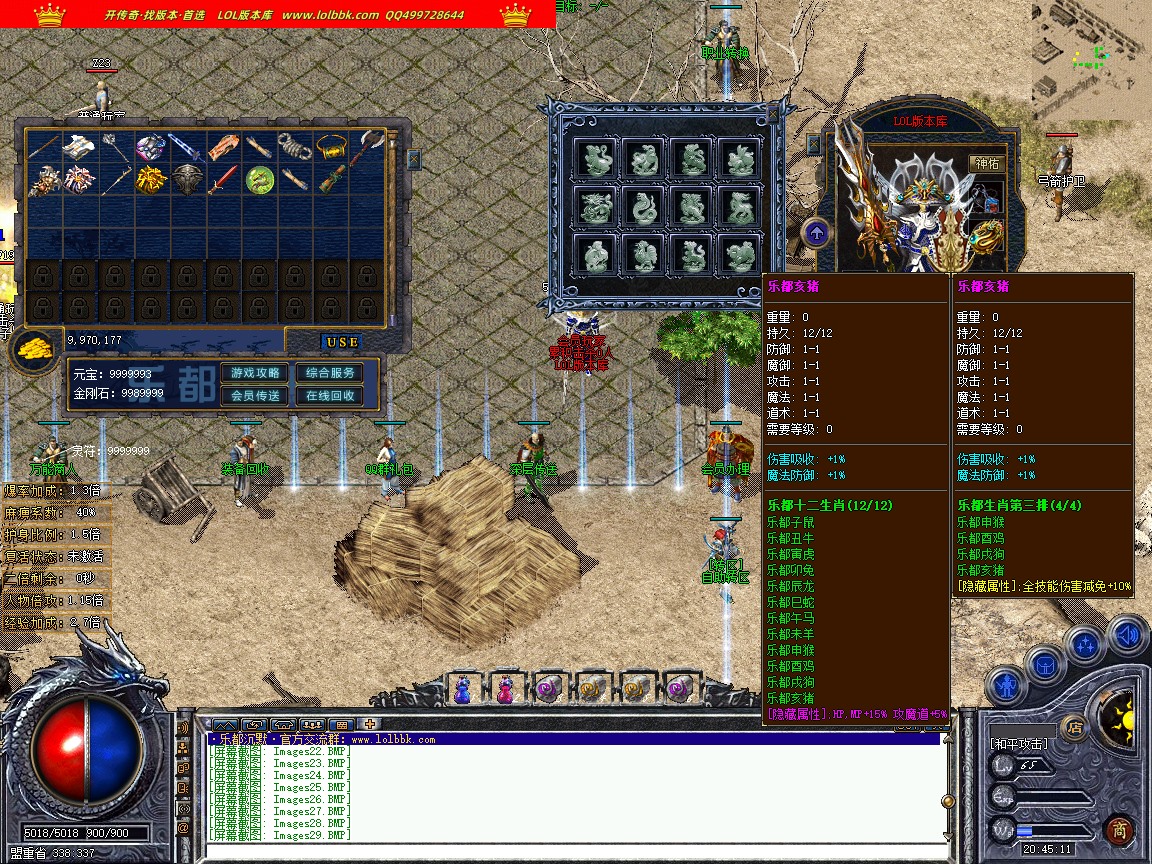Open the 综合服务 general services button
This screenshot has height=864, width=1152.
(x=330, y=373)
